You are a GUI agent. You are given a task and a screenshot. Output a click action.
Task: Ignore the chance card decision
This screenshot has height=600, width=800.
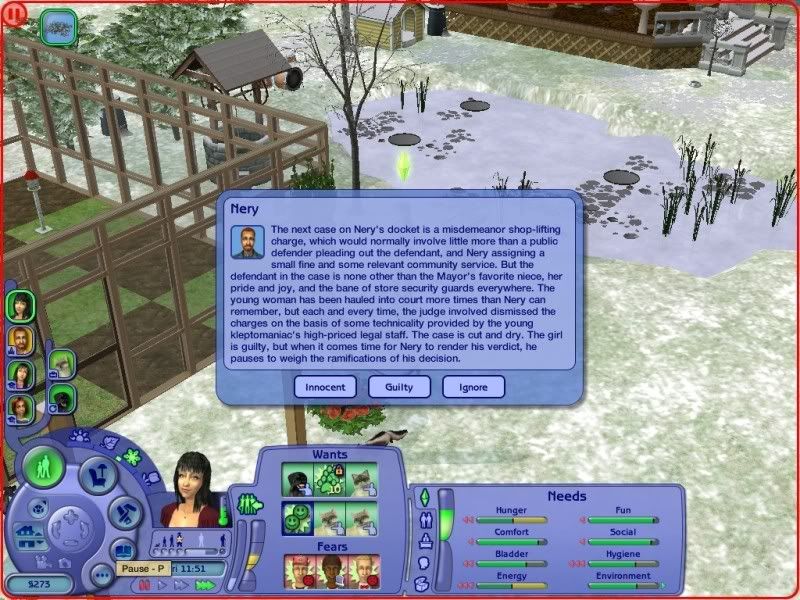(473, 386)
